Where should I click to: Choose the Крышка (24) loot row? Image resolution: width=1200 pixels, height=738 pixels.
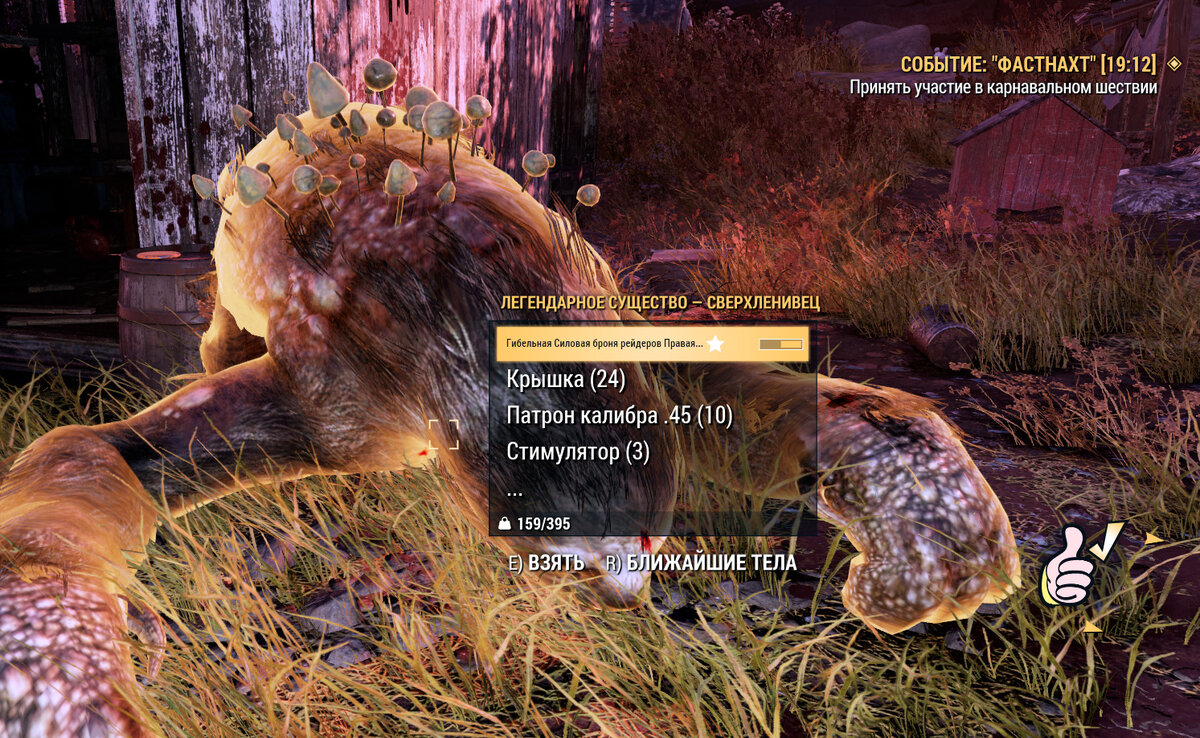point(565,380)
